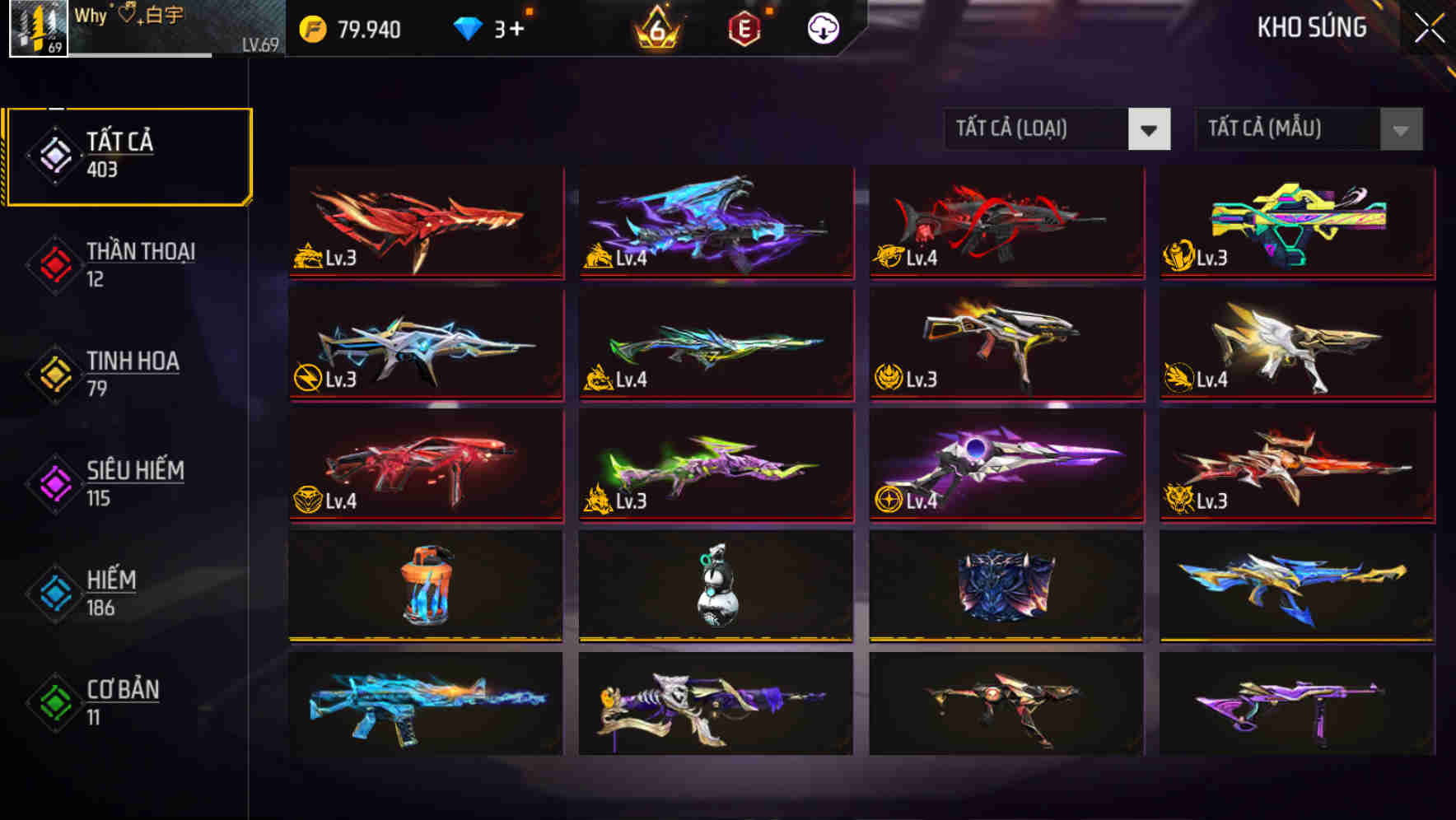Select the snowman grenade item
This screenshot has height=820, width=1456.
(715, 586)
